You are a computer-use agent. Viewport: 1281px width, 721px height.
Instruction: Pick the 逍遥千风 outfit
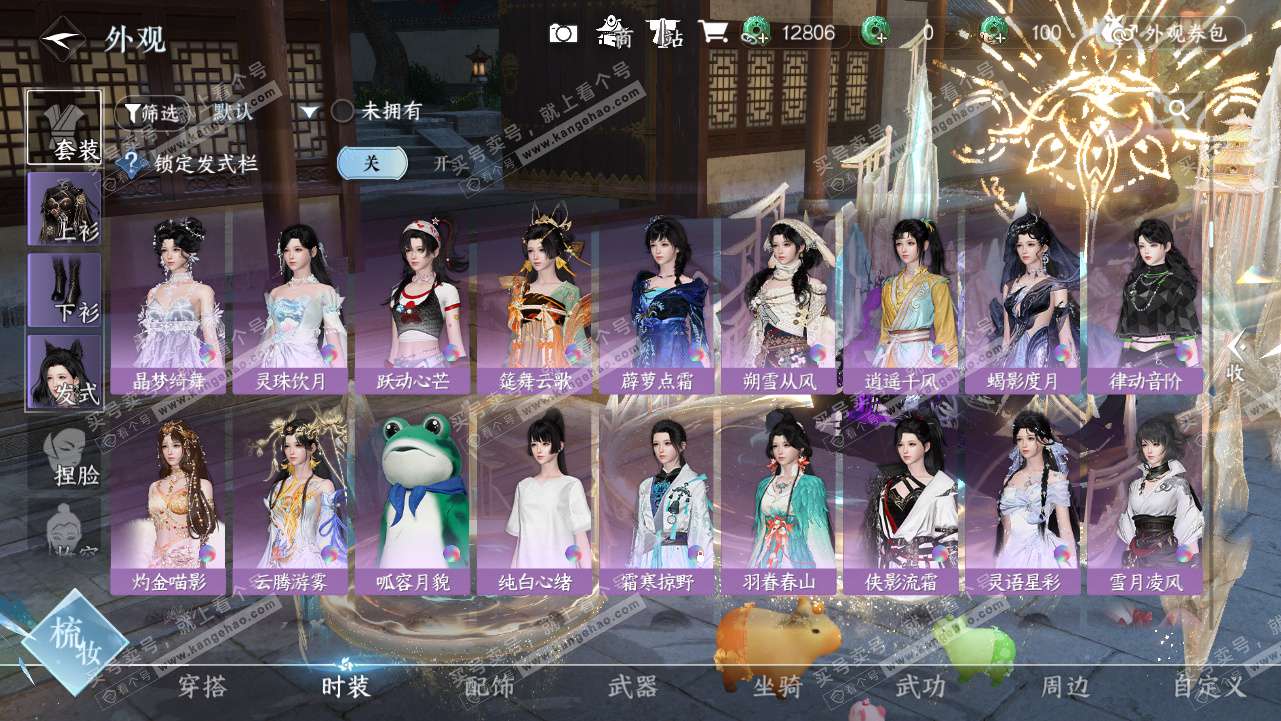point(902,304)
